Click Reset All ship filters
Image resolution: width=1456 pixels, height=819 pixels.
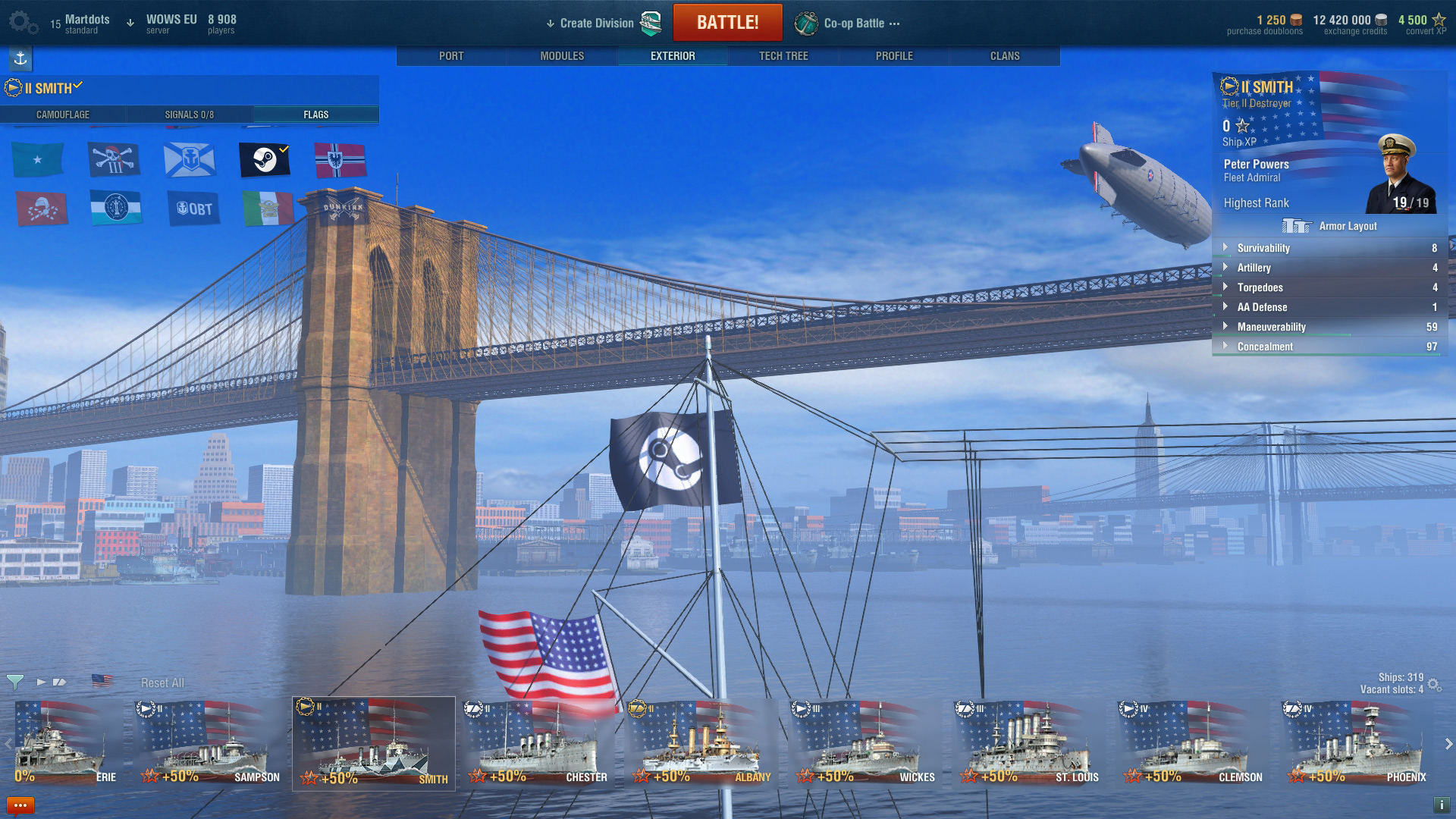(x=162, y=683)
